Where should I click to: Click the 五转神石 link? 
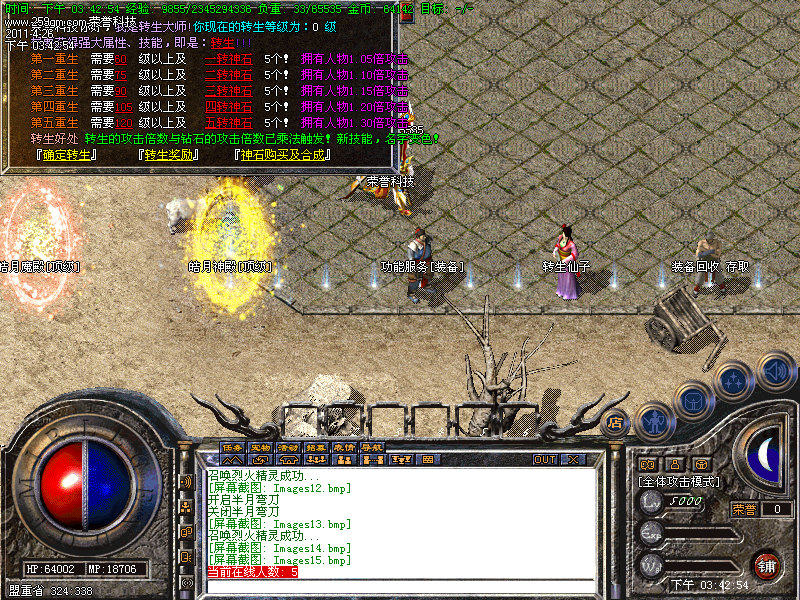(228, 123)
